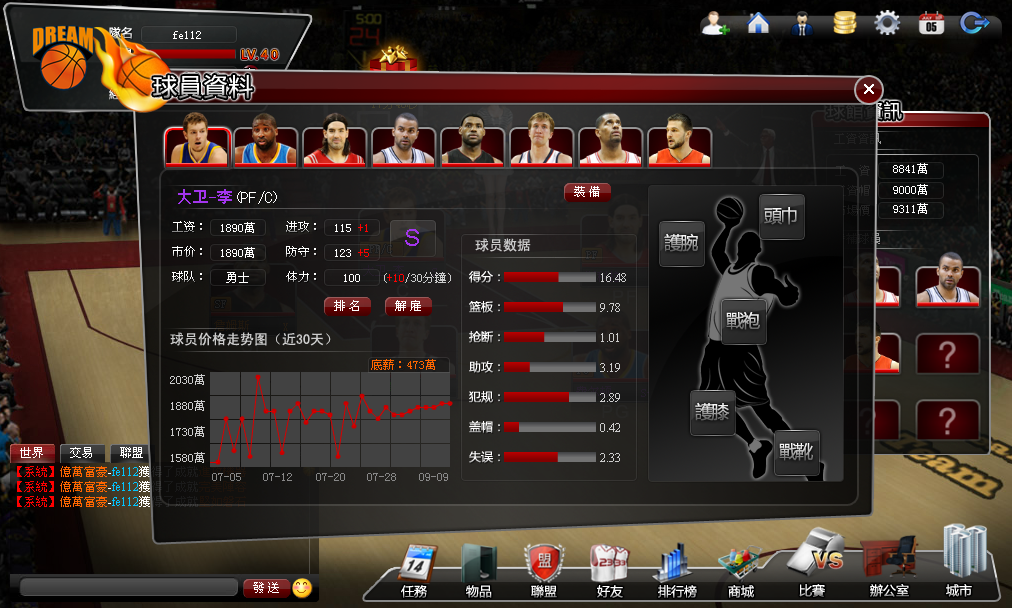Open the 商城 shop
Viewport: 1012px width, 608px height.
point(741,571)
